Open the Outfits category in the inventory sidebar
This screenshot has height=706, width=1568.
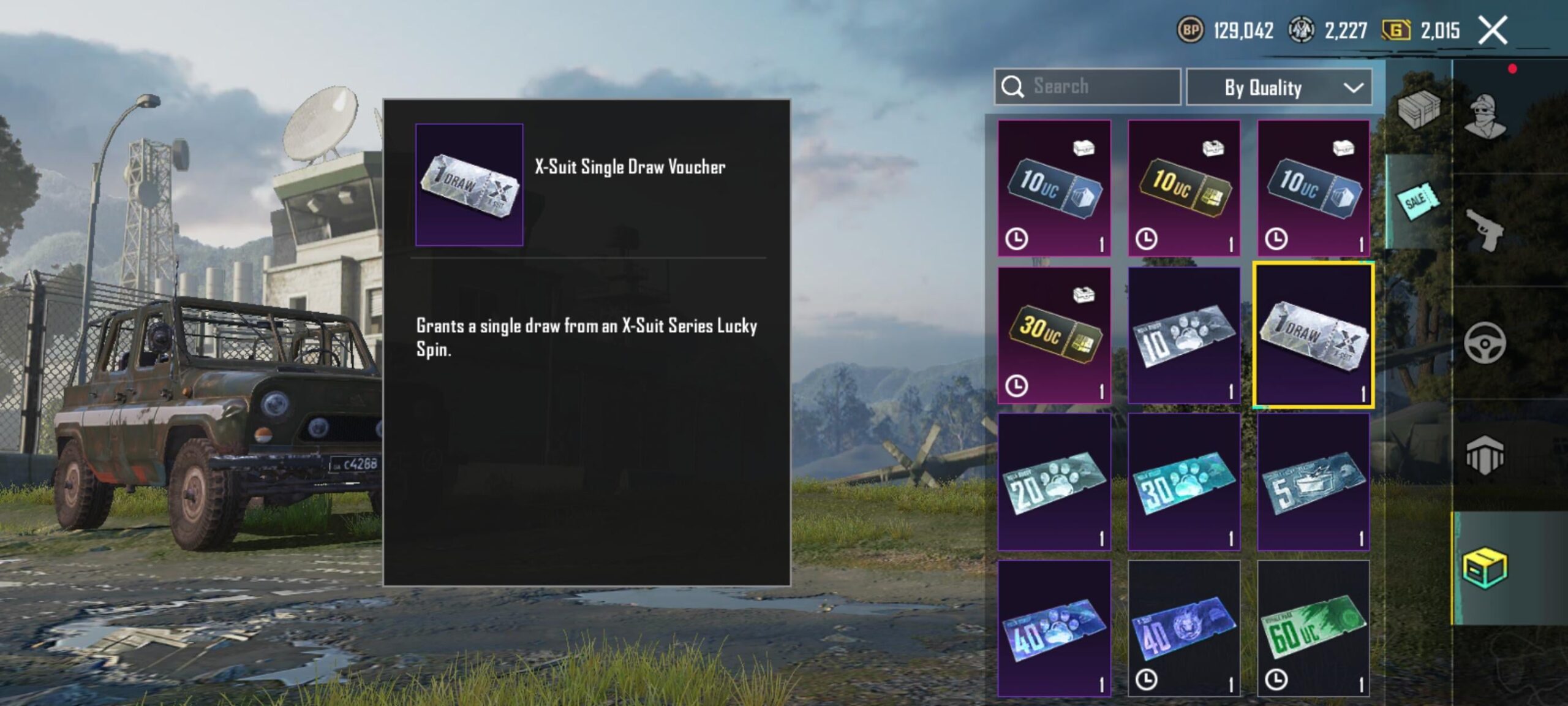coord(1485,116)
